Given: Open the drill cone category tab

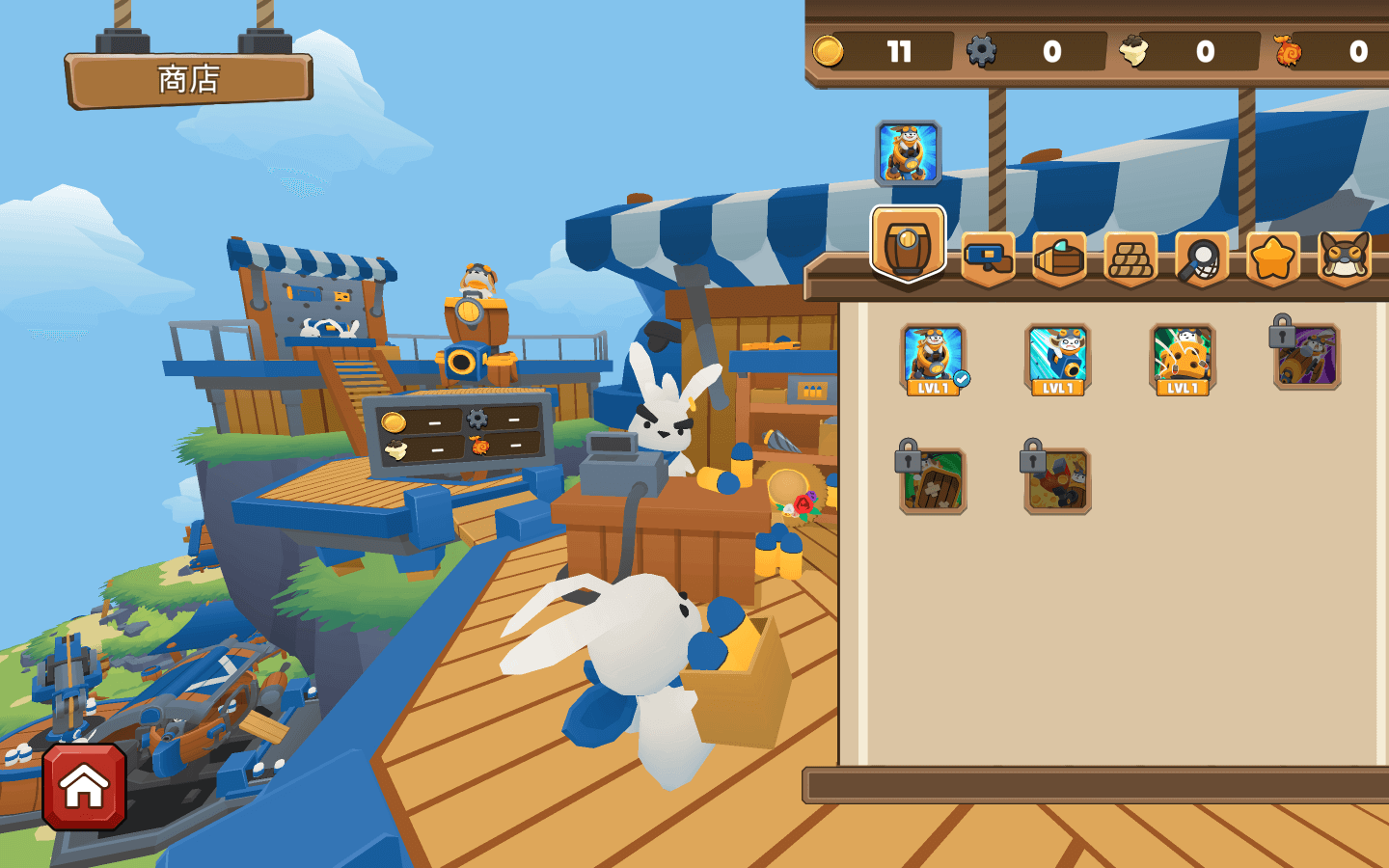Looking at the screenshot, I should pyautogui.click(x=1059, y=258).
